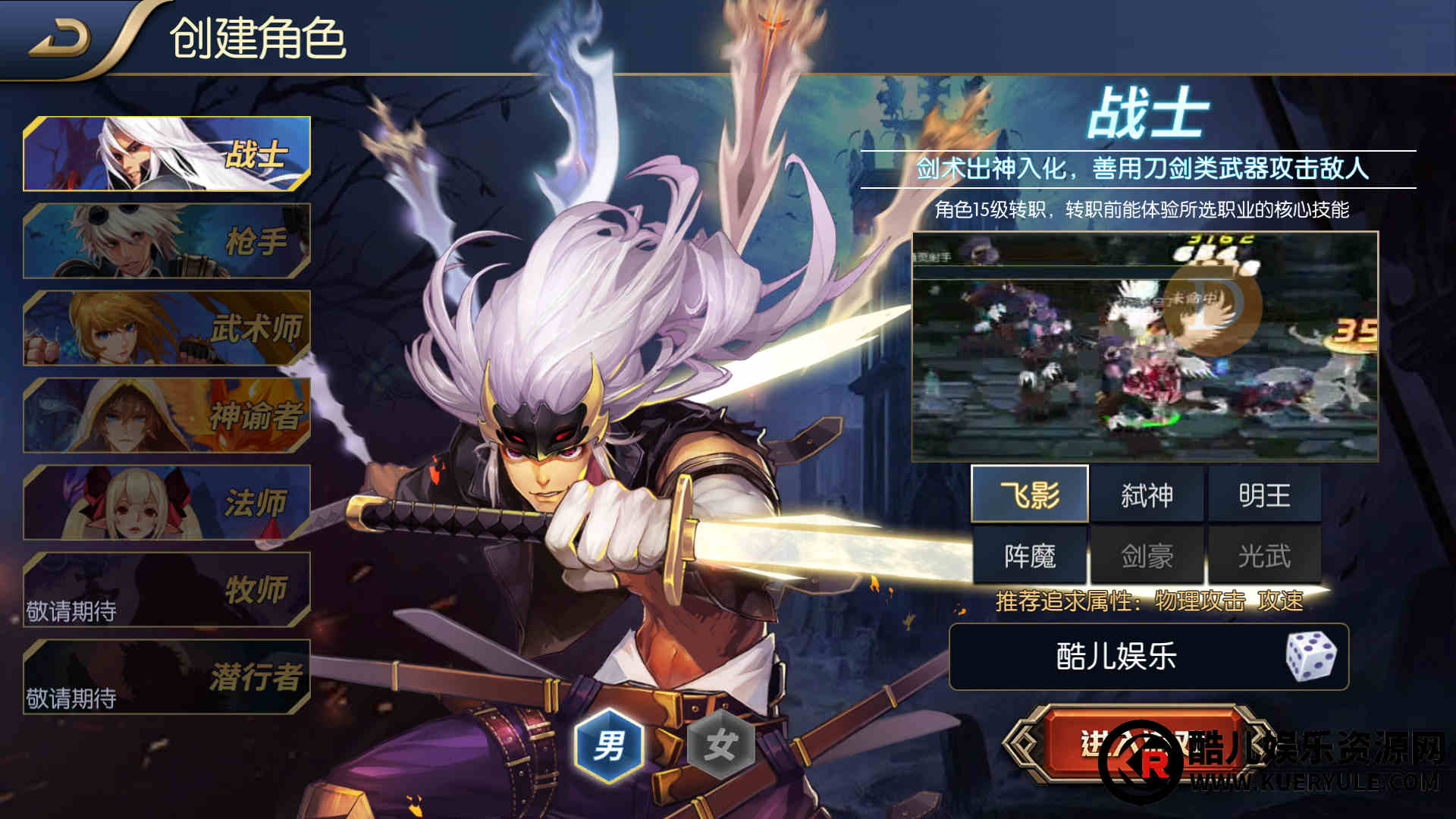Click the 剑豪 subclass button
Screen dimensions: 1456x819
tap(1147, 556)
